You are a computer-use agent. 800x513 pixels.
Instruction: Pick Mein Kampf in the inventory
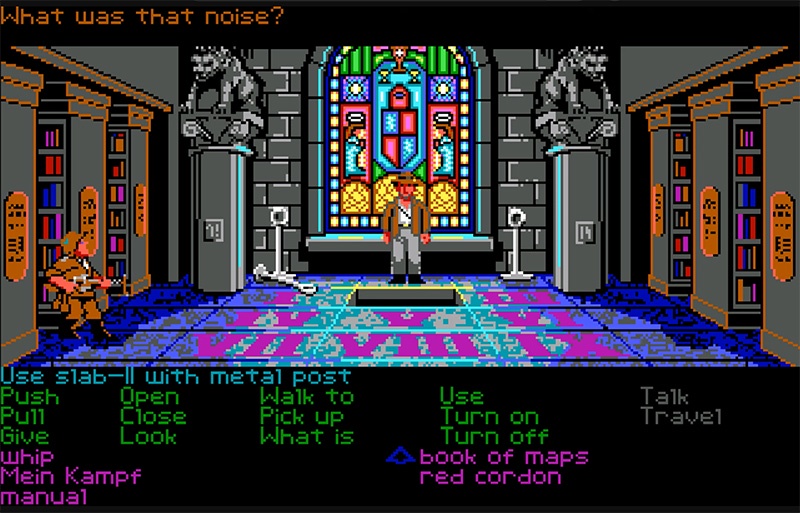click(x=70, y=476)
